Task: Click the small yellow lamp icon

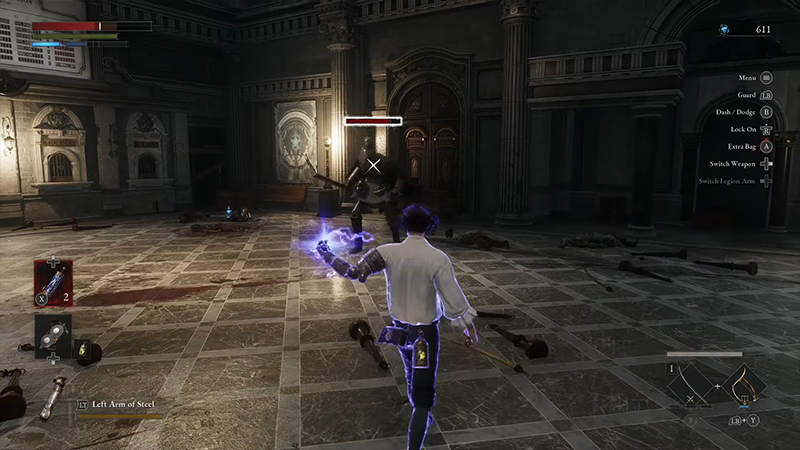Action: coord(85,351)
